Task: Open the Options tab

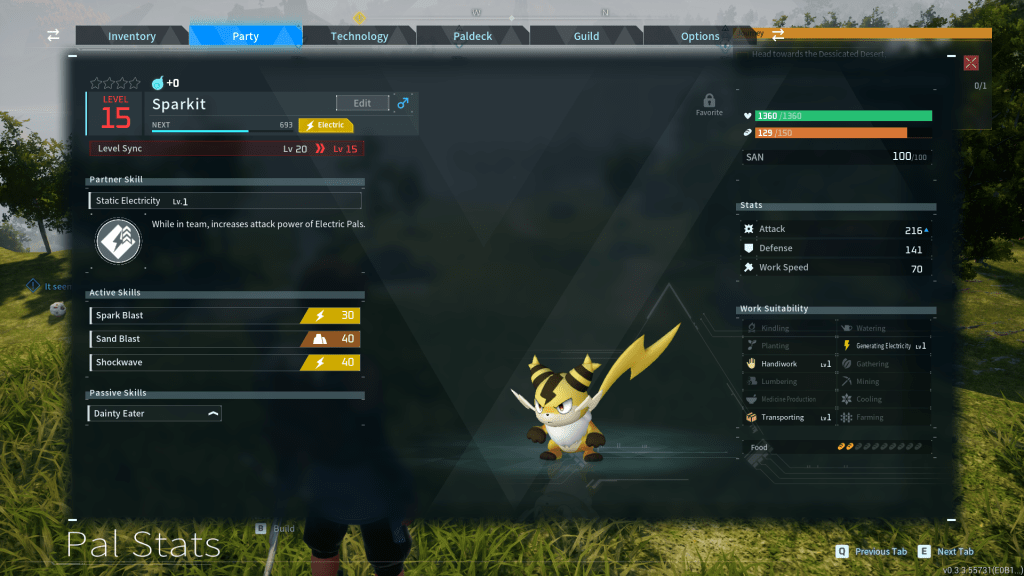Action: tap(700, 36)
